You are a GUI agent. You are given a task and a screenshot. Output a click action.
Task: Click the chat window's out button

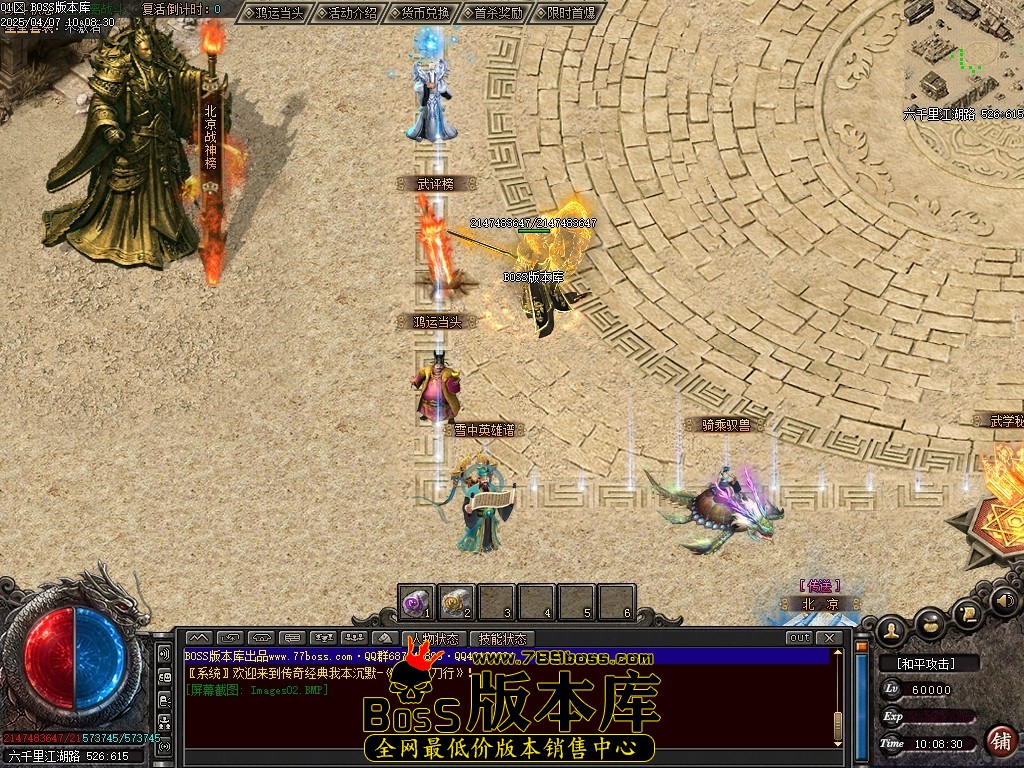(799, 638)
